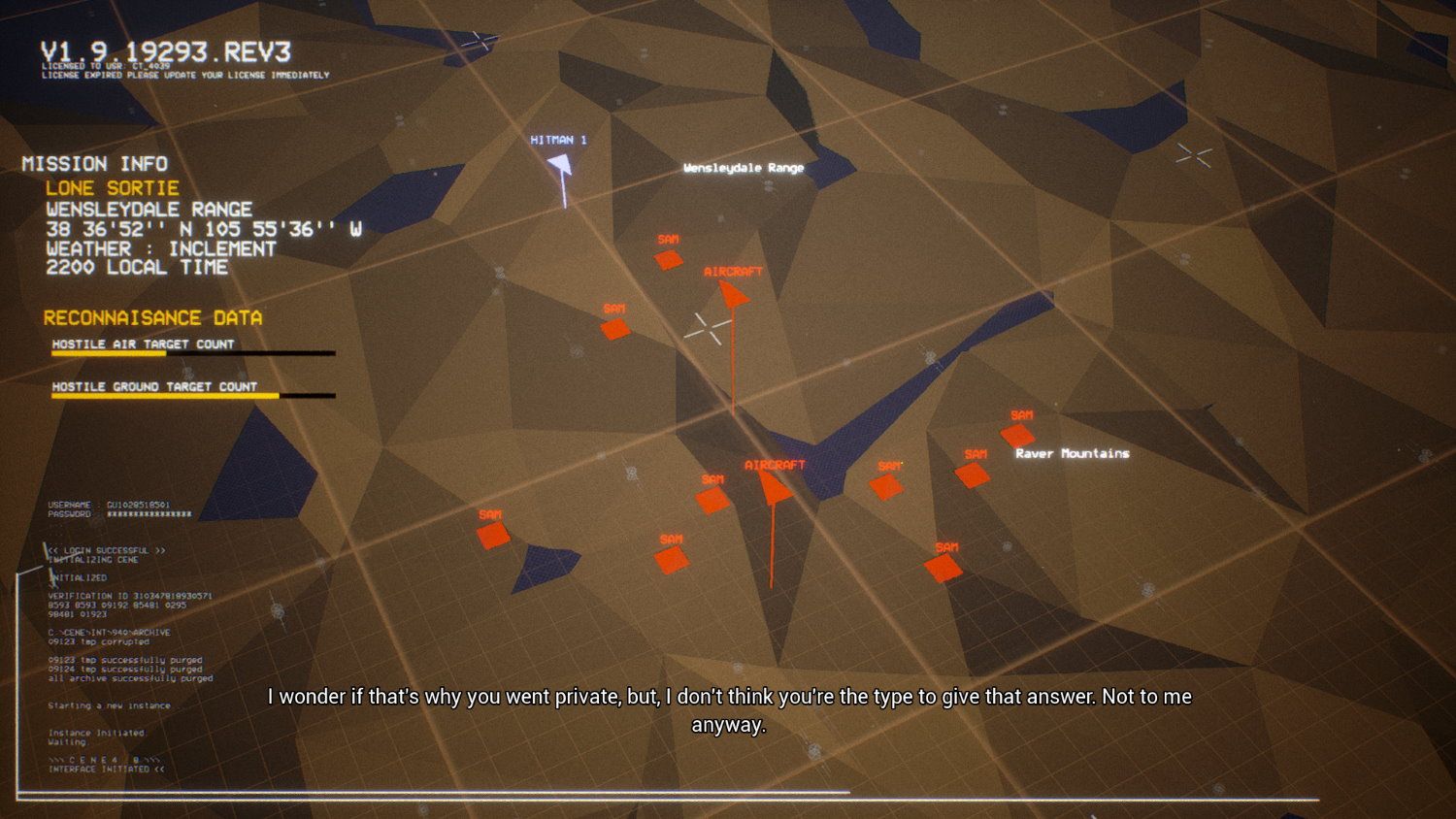Click the Wensleydale Range map label

(744, 167)
